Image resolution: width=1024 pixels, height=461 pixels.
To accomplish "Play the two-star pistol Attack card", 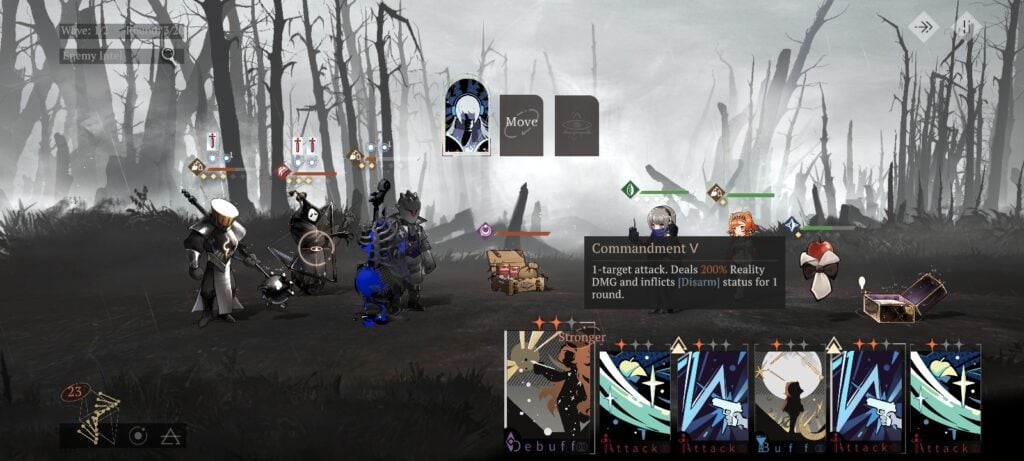I will point(868,395).
